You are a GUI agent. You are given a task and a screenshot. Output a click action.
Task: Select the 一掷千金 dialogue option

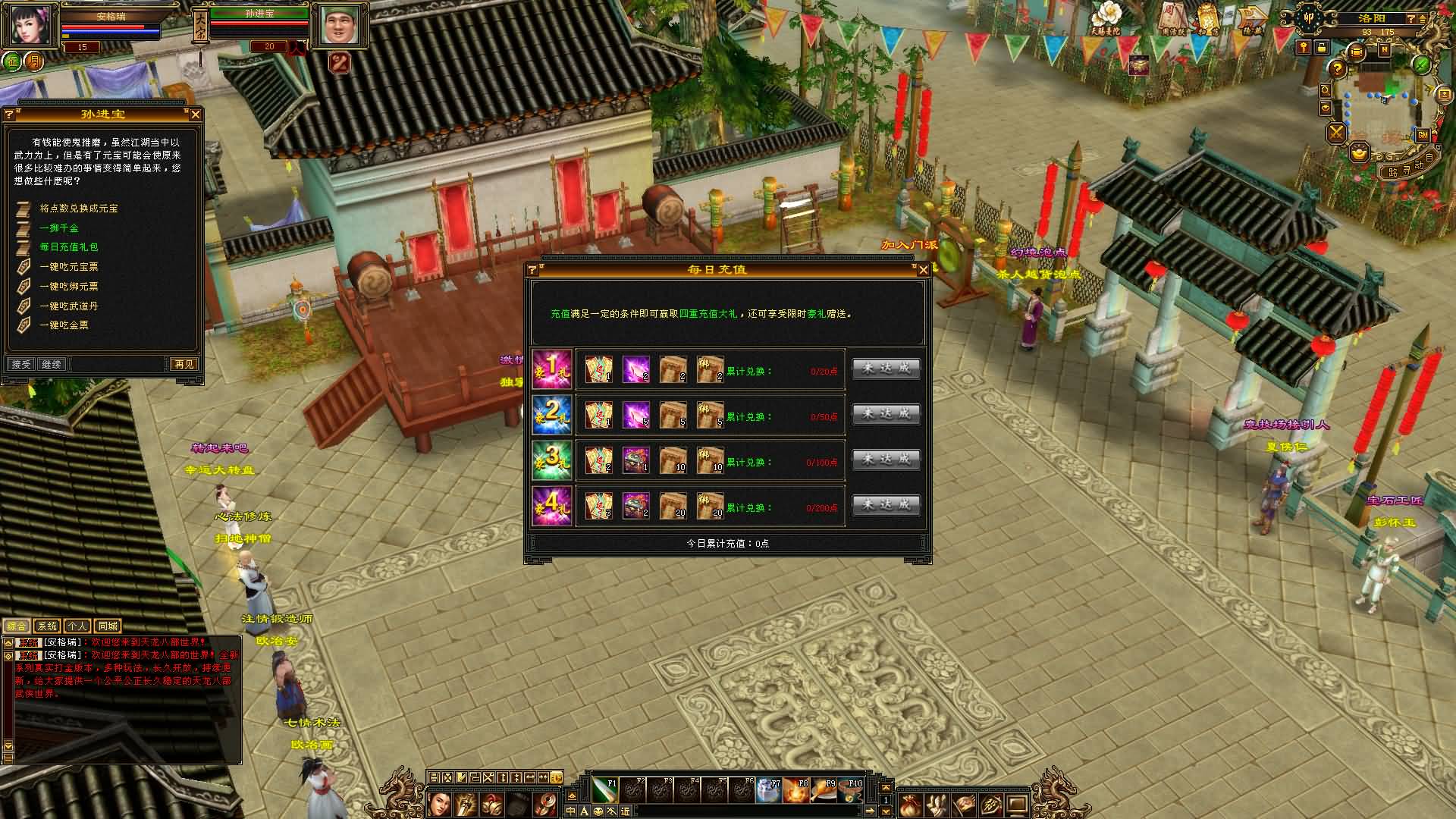[59, 228]
